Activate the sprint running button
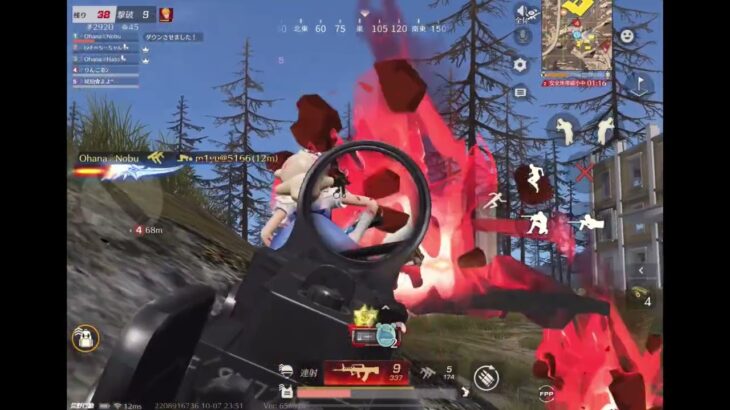The image size is (730, 410). [x=493, y=201]
